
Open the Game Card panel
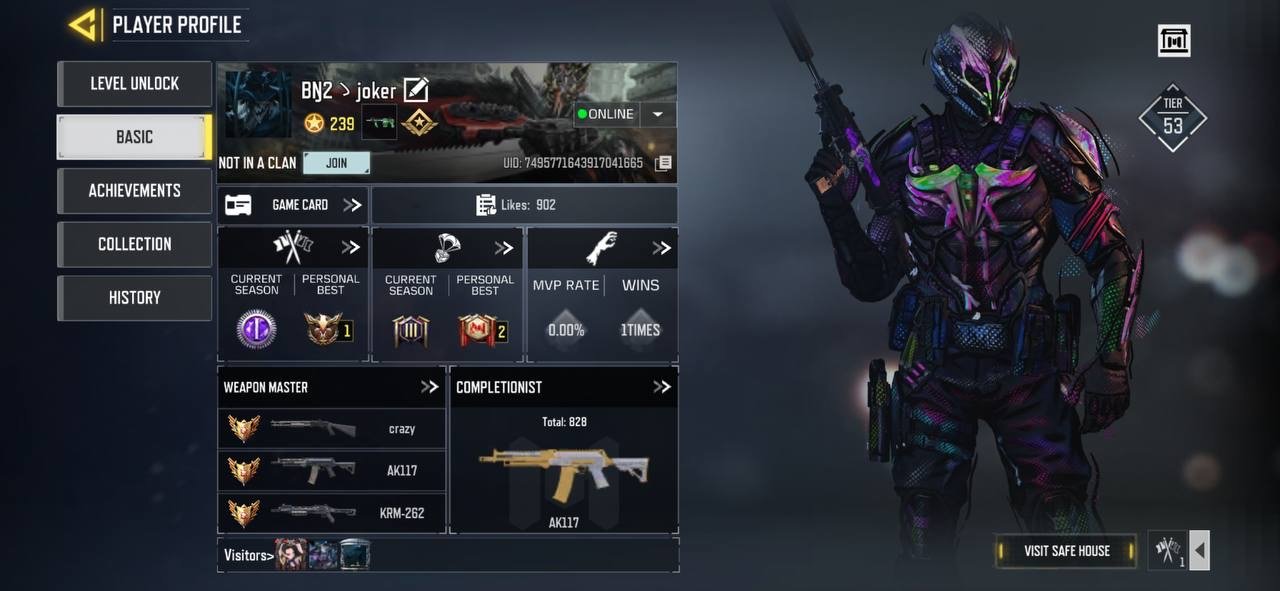point(292,205)
